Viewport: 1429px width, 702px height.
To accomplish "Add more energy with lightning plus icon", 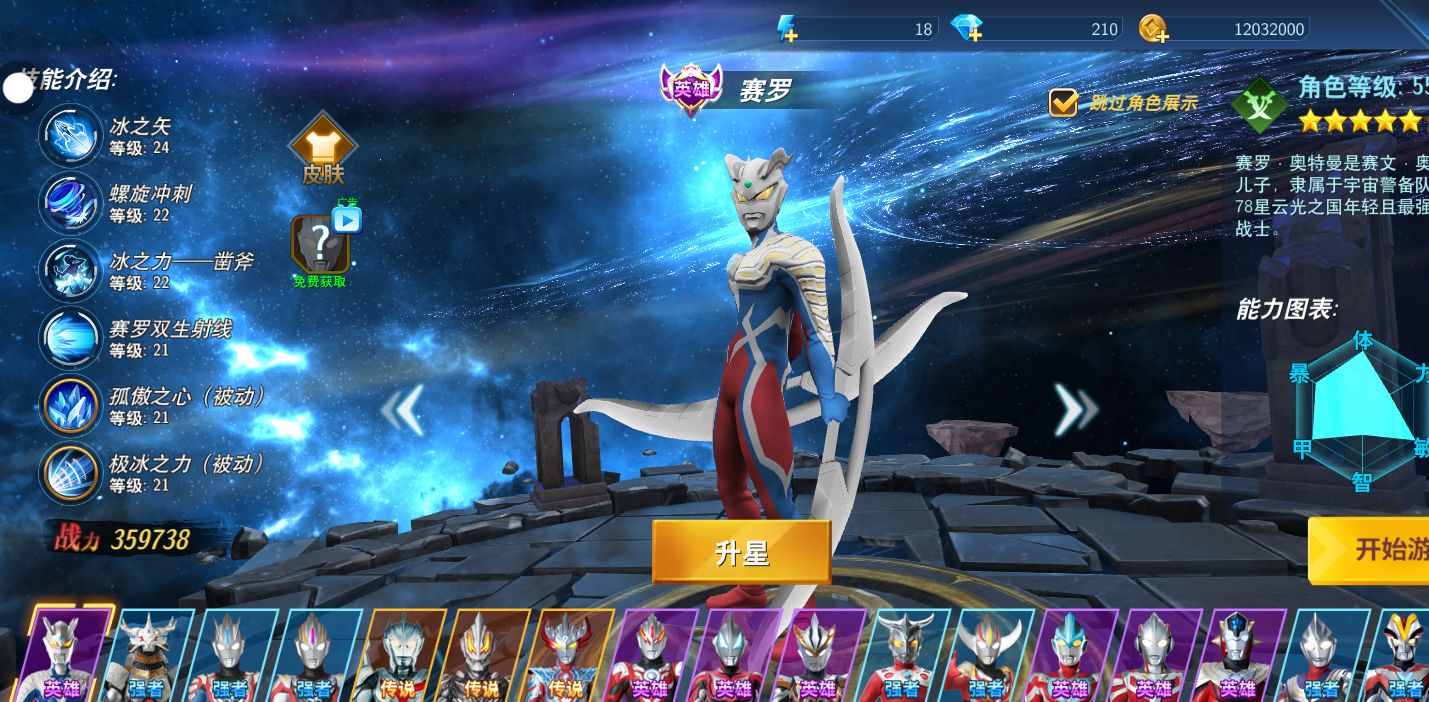I will [787, 29].
